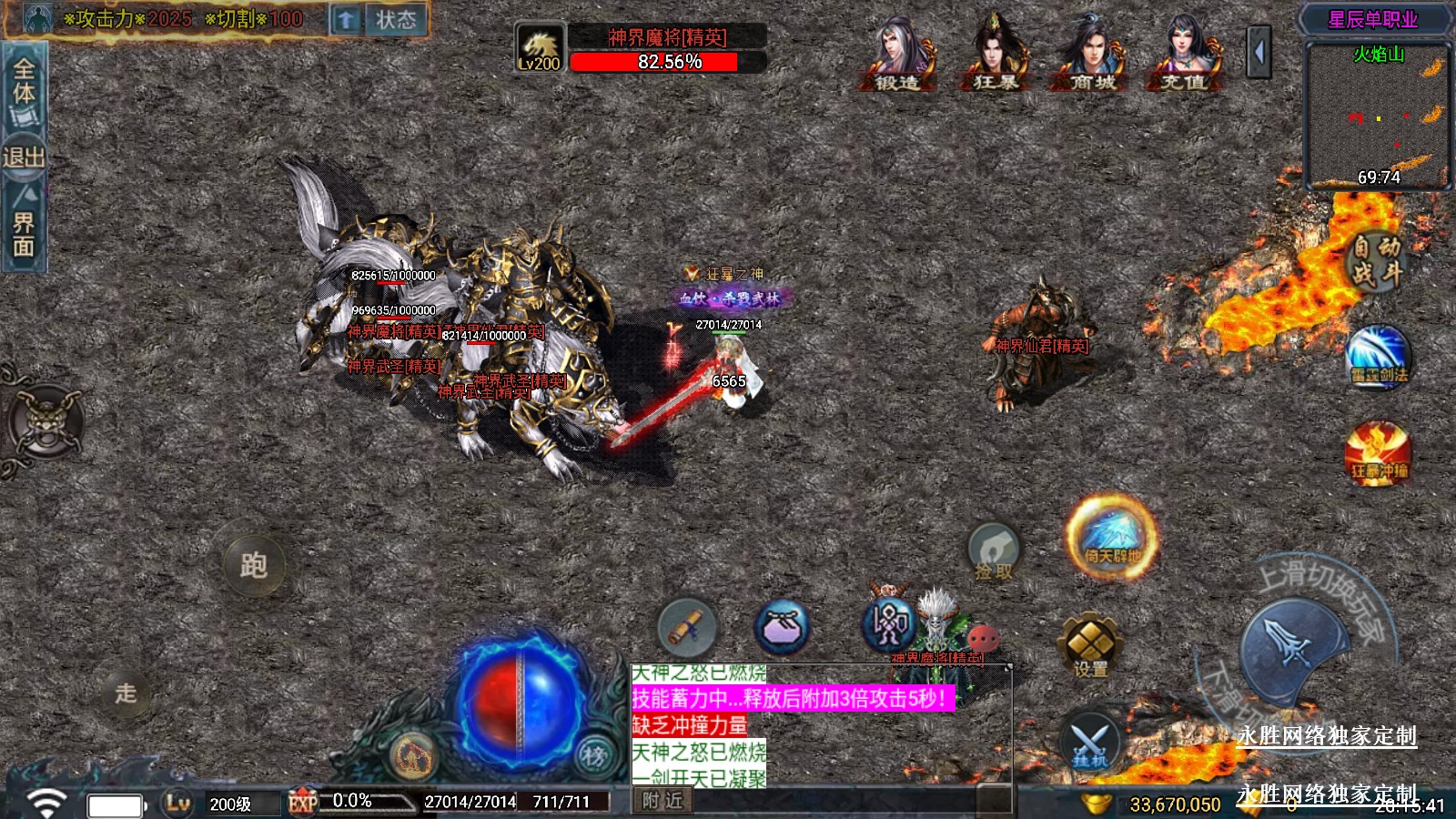Open the 设置 settings menu
Viewport: 1456px width, 819px height.
tap(1089, 646)
